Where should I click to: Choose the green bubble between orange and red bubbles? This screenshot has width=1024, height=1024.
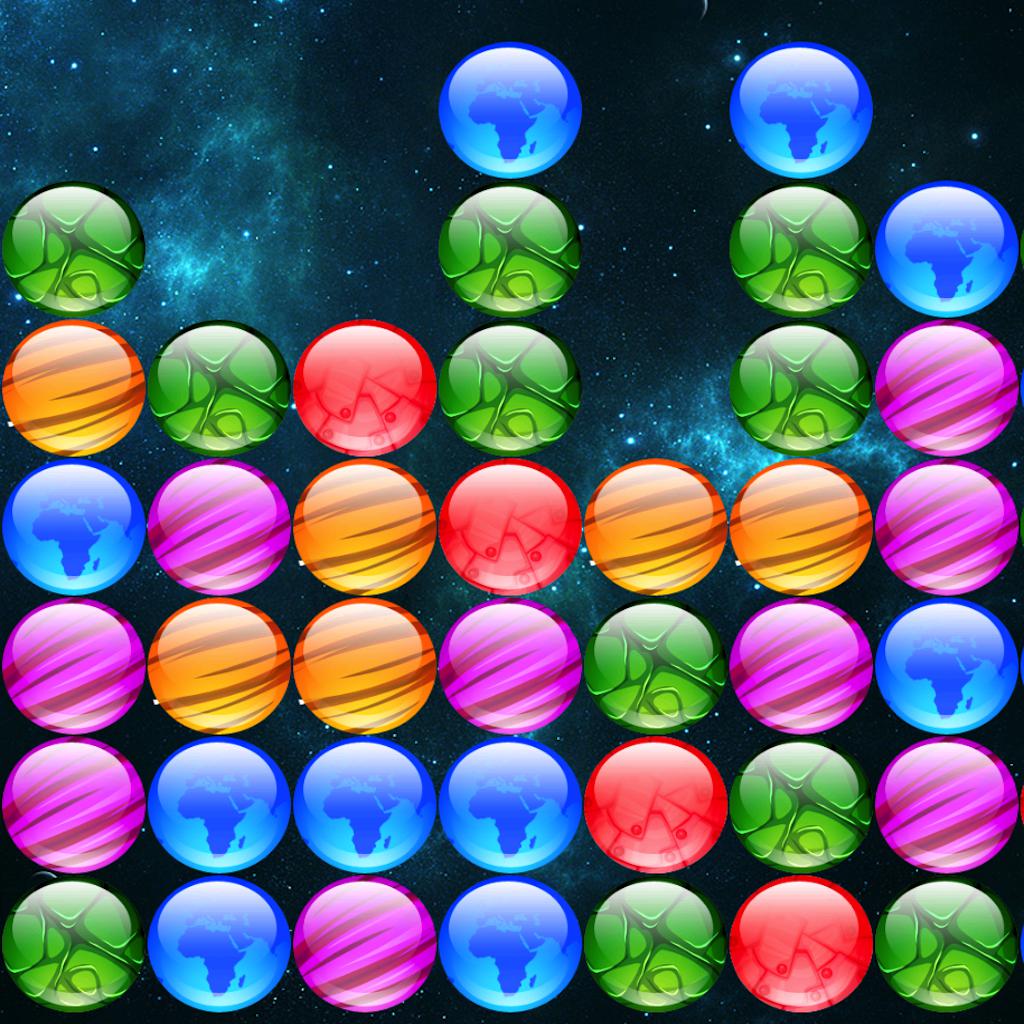tap(218, 388)
